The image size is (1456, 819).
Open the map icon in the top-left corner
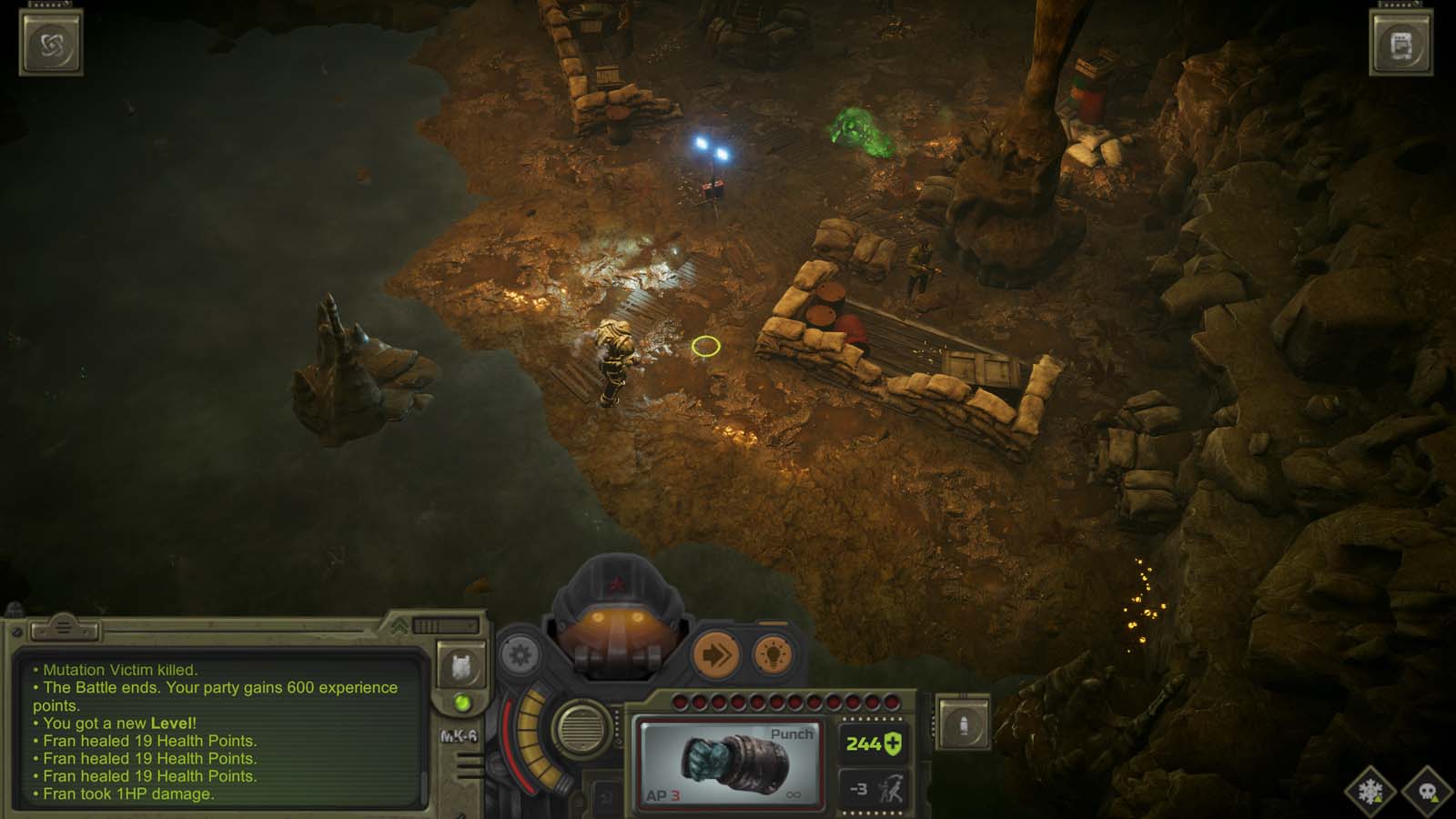[x=52, y=41]
